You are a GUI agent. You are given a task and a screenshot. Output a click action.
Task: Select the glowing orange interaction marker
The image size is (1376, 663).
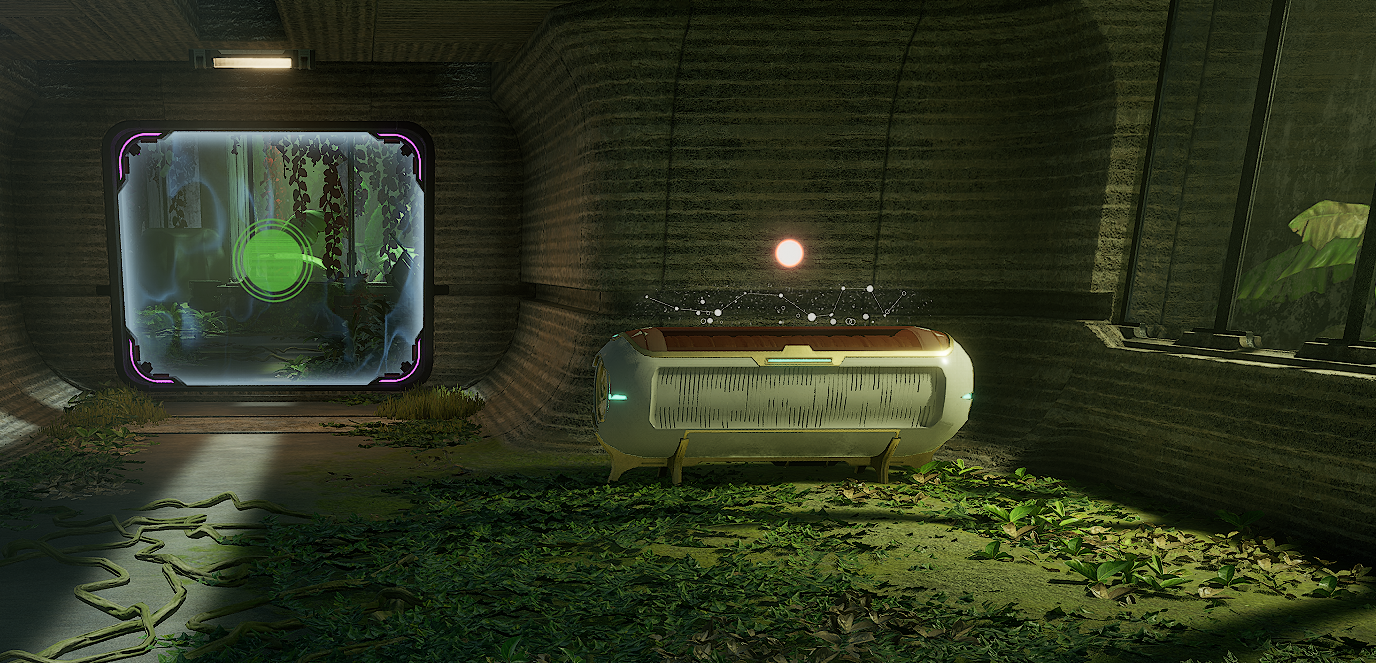(x=789, y=253)
